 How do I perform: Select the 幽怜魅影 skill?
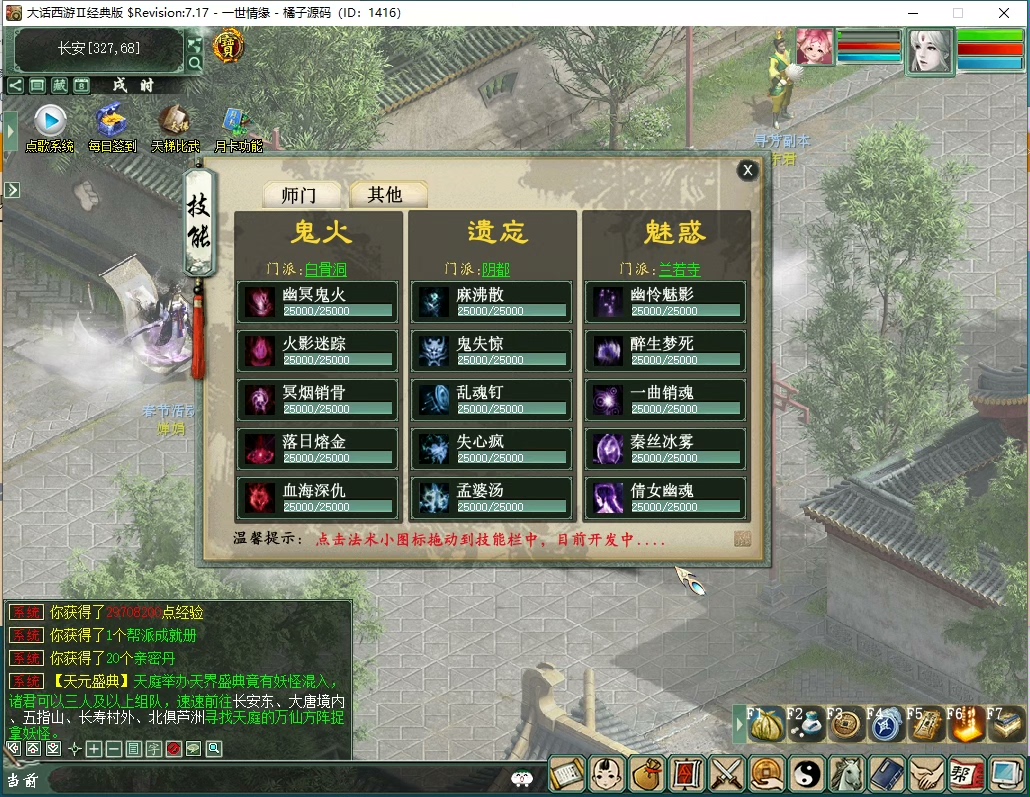(666, 302)
